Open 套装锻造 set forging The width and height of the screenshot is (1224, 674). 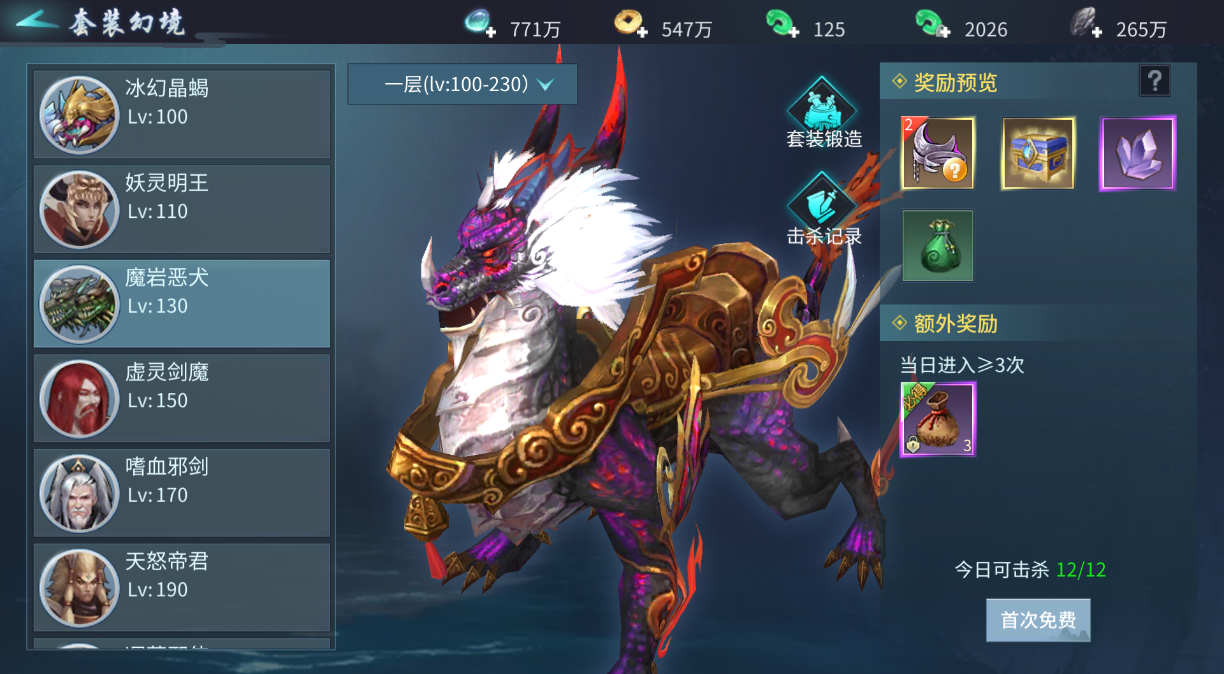pyautogui.click(x=824, y=112)
